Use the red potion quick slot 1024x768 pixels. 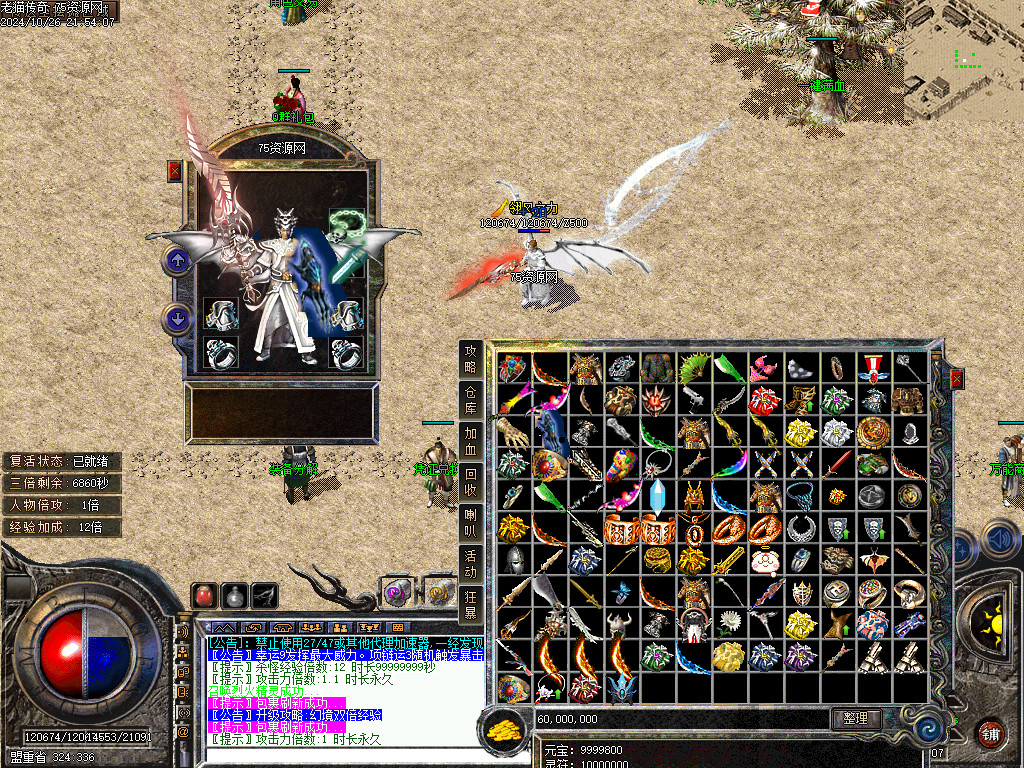click(204, 596)
